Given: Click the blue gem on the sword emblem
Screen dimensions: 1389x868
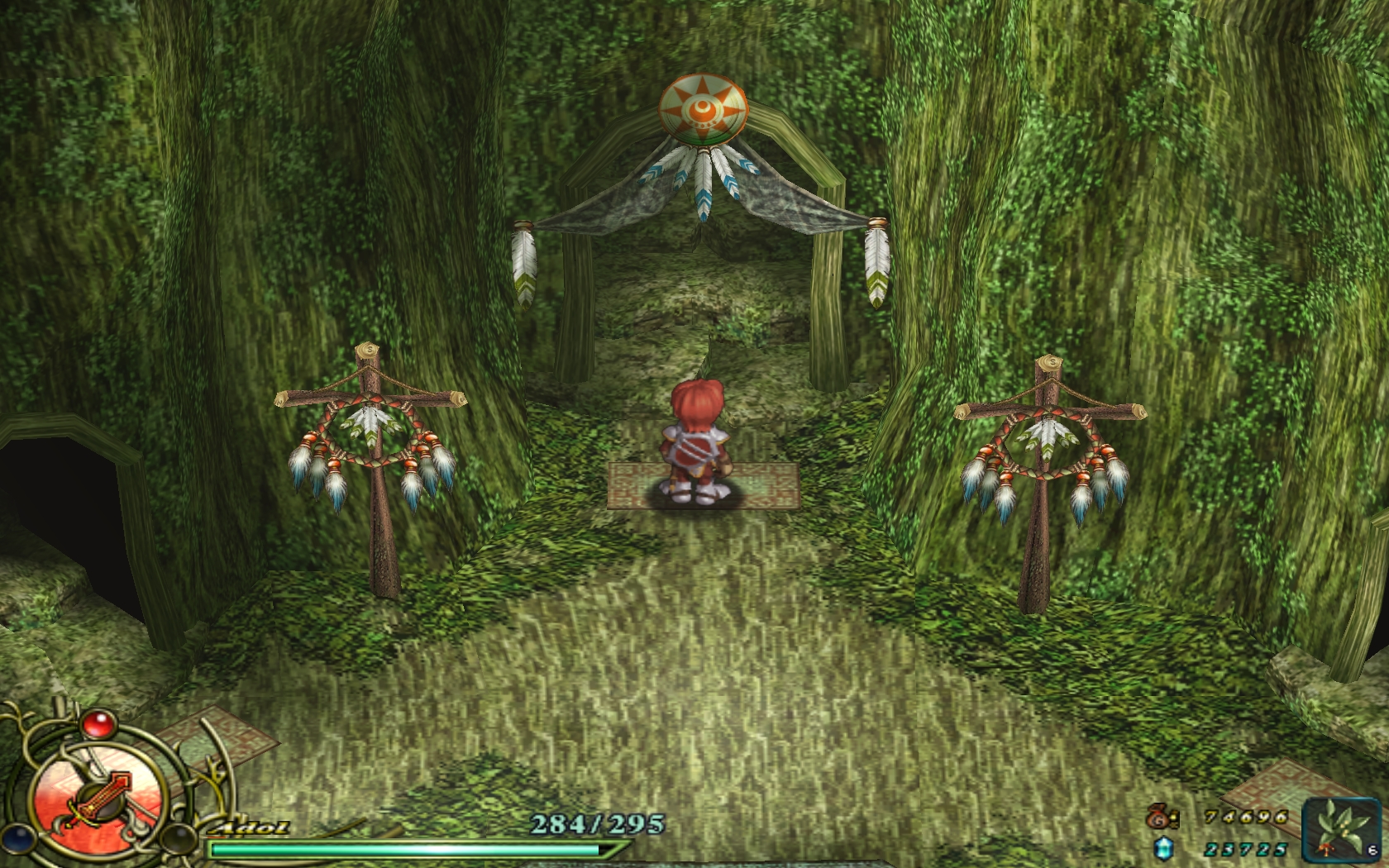Looking at the screenshot, I should coord(17,837).
